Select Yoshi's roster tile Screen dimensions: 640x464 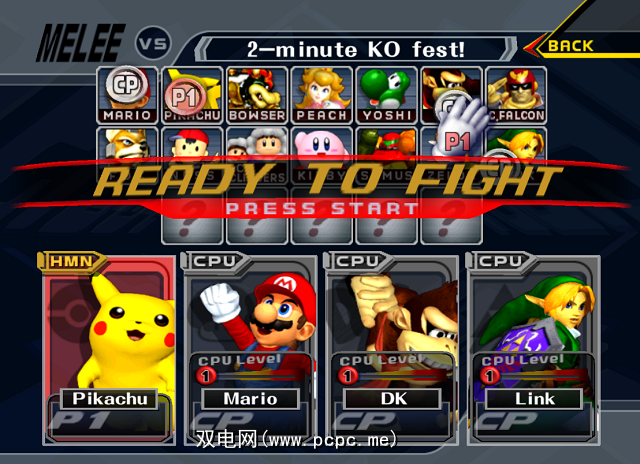(385, 95)
